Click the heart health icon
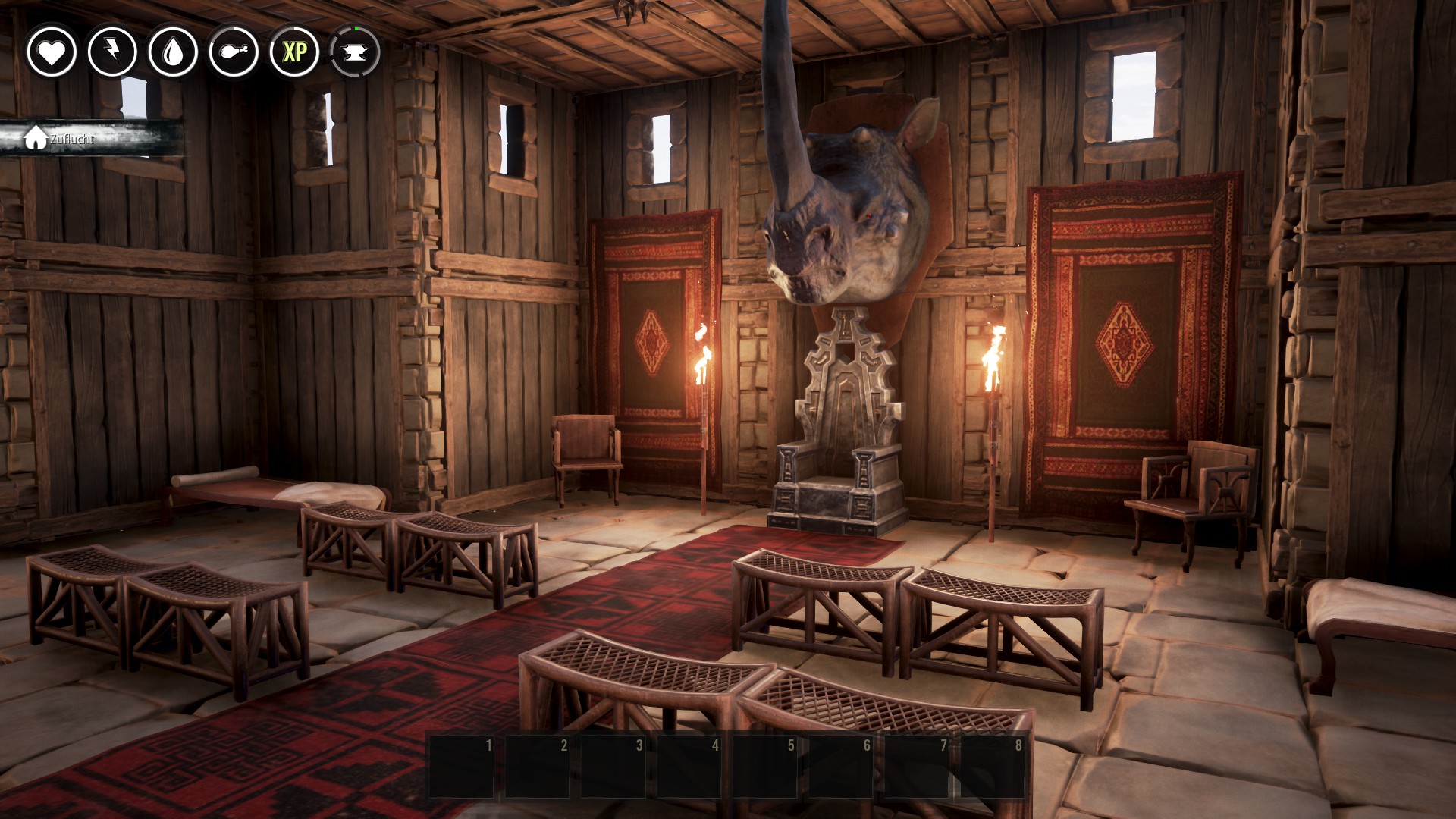 coord(52,52)
